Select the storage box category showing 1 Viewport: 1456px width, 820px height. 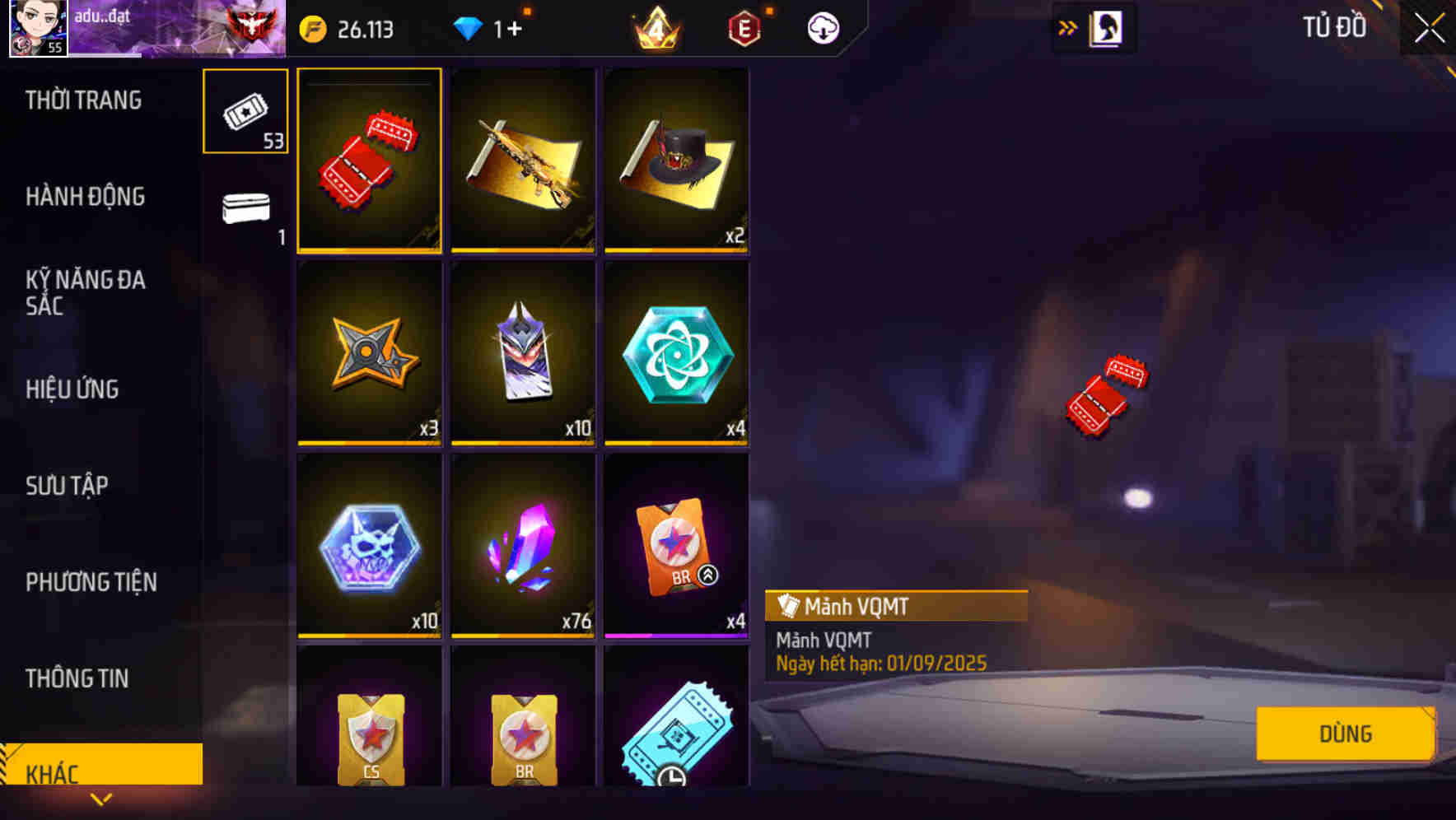pos(245,210)
